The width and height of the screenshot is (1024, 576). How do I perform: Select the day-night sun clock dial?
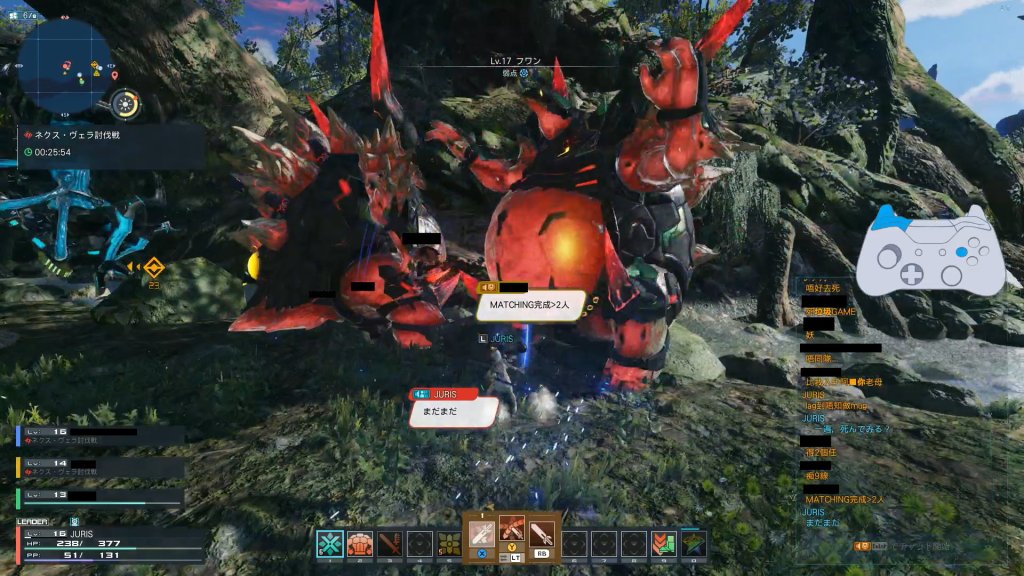[126, 103]
